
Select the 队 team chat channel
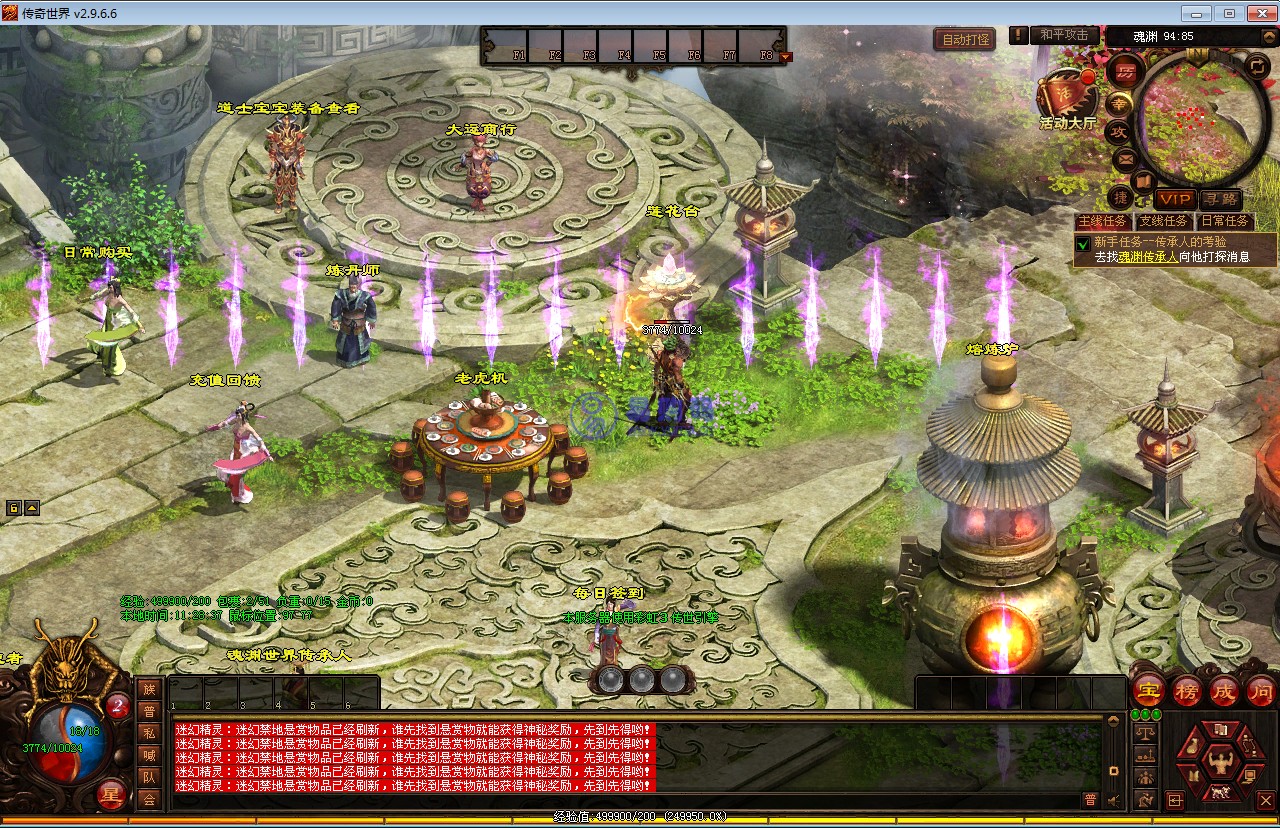pyautogui.click(x=149, y=777)
